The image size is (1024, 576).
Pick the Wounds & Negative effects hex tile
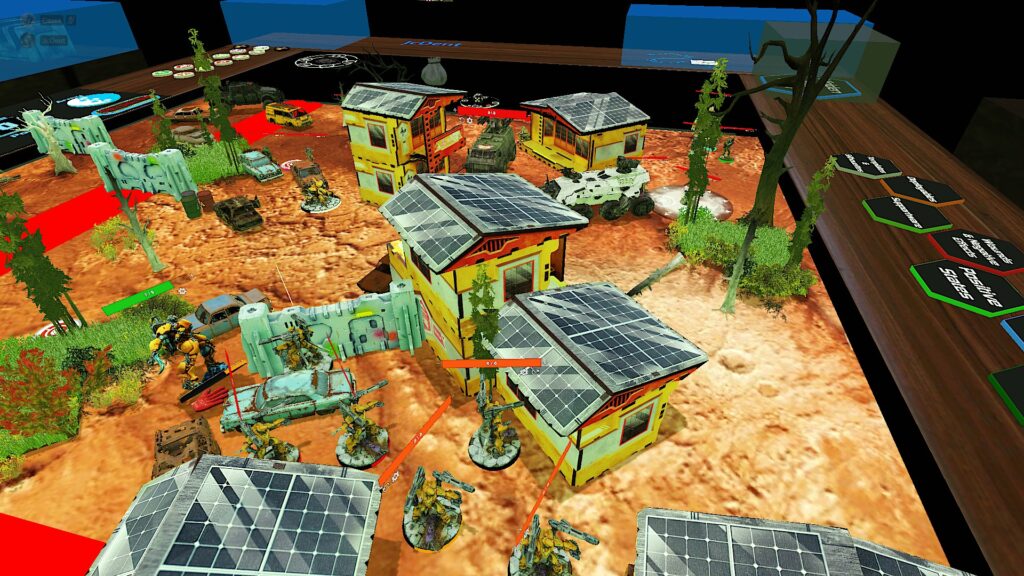tap(977, 248)
